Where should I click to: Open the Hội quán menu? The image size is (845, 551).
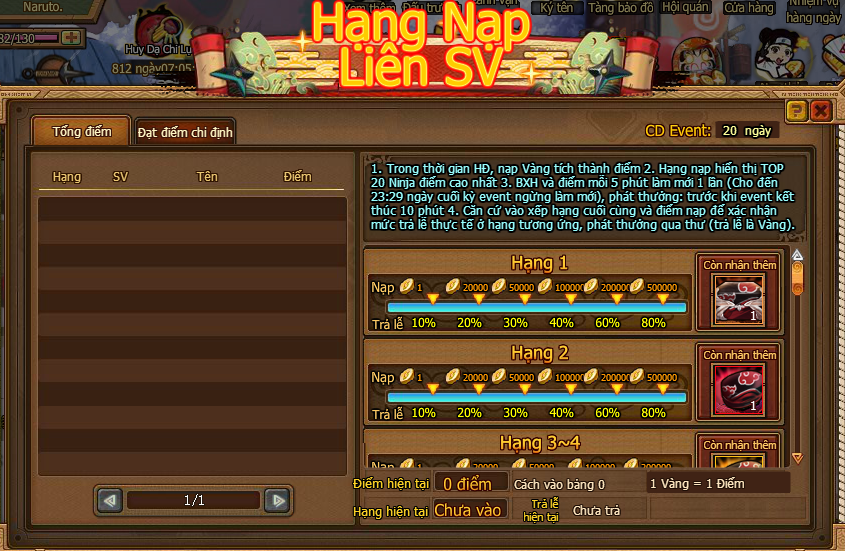coord(686,8)
